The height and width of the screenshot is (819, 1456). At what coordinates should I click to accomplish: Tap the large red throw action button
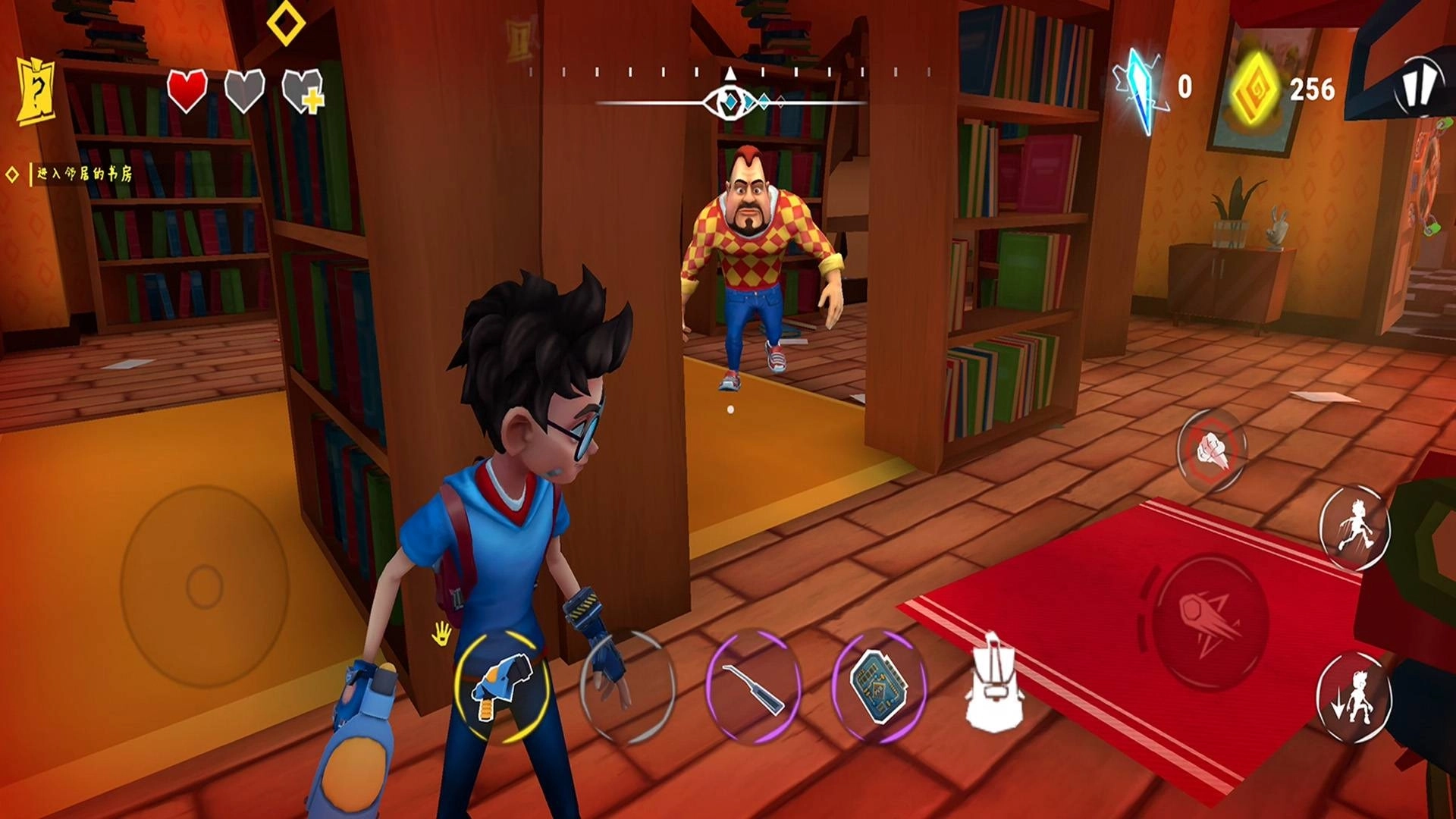1210,622
